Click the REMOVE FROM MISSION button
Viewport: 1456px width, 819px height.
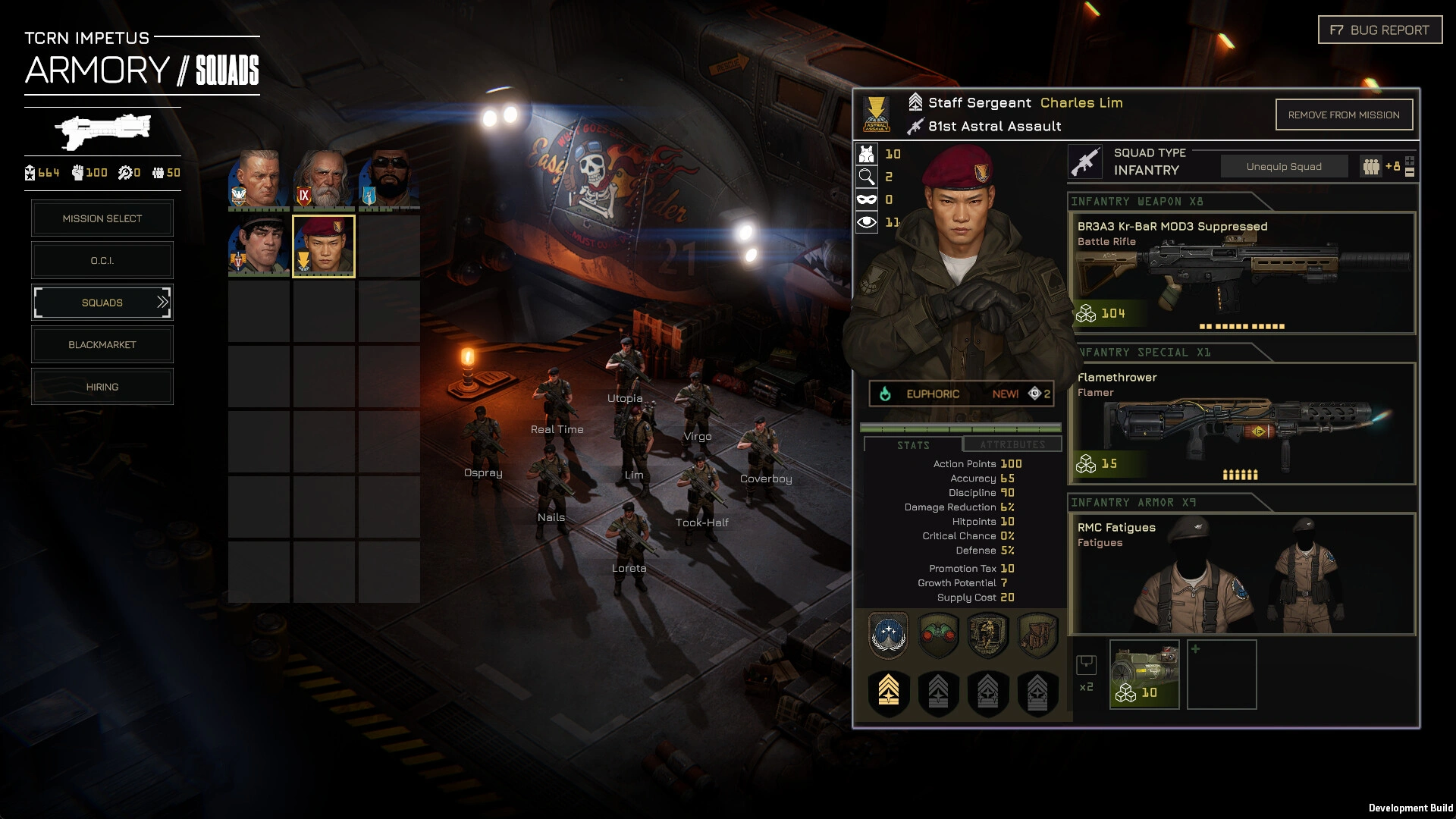point(1344,115)
